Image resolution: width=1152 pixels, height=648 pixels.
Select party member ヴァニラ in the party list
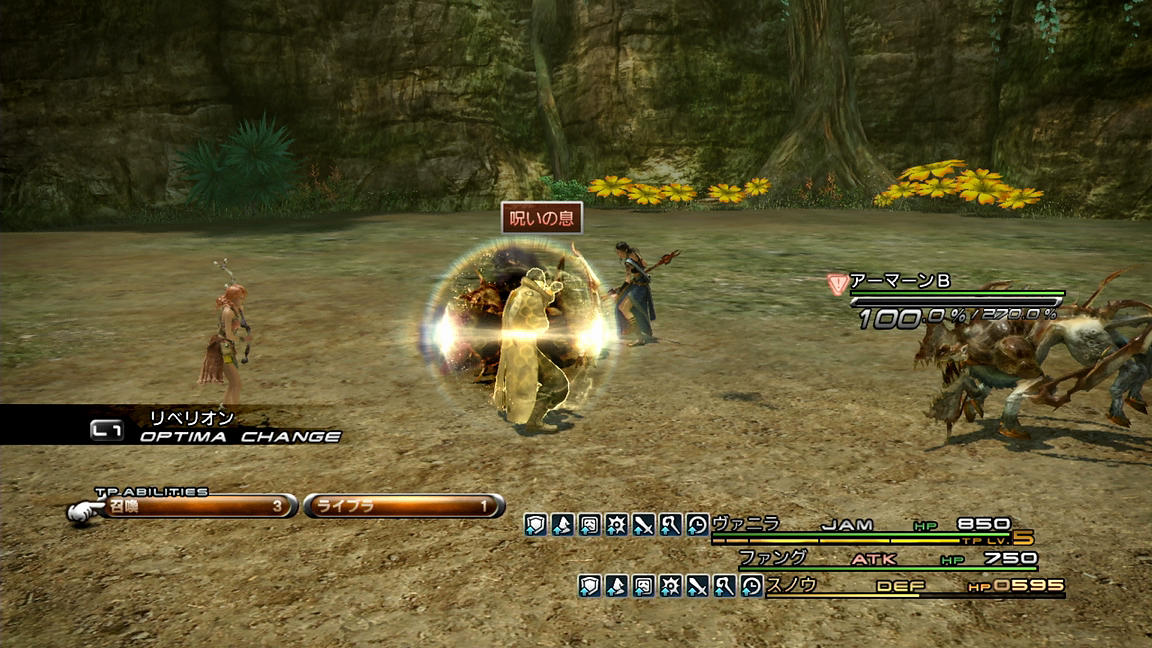pos(746,524)
